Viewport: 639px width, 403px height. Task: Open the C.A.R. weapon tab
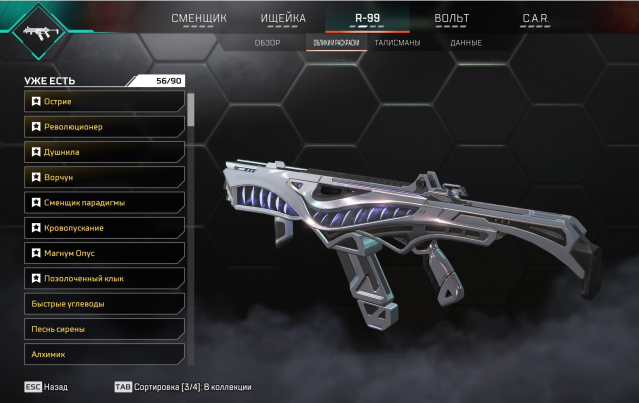537,19
